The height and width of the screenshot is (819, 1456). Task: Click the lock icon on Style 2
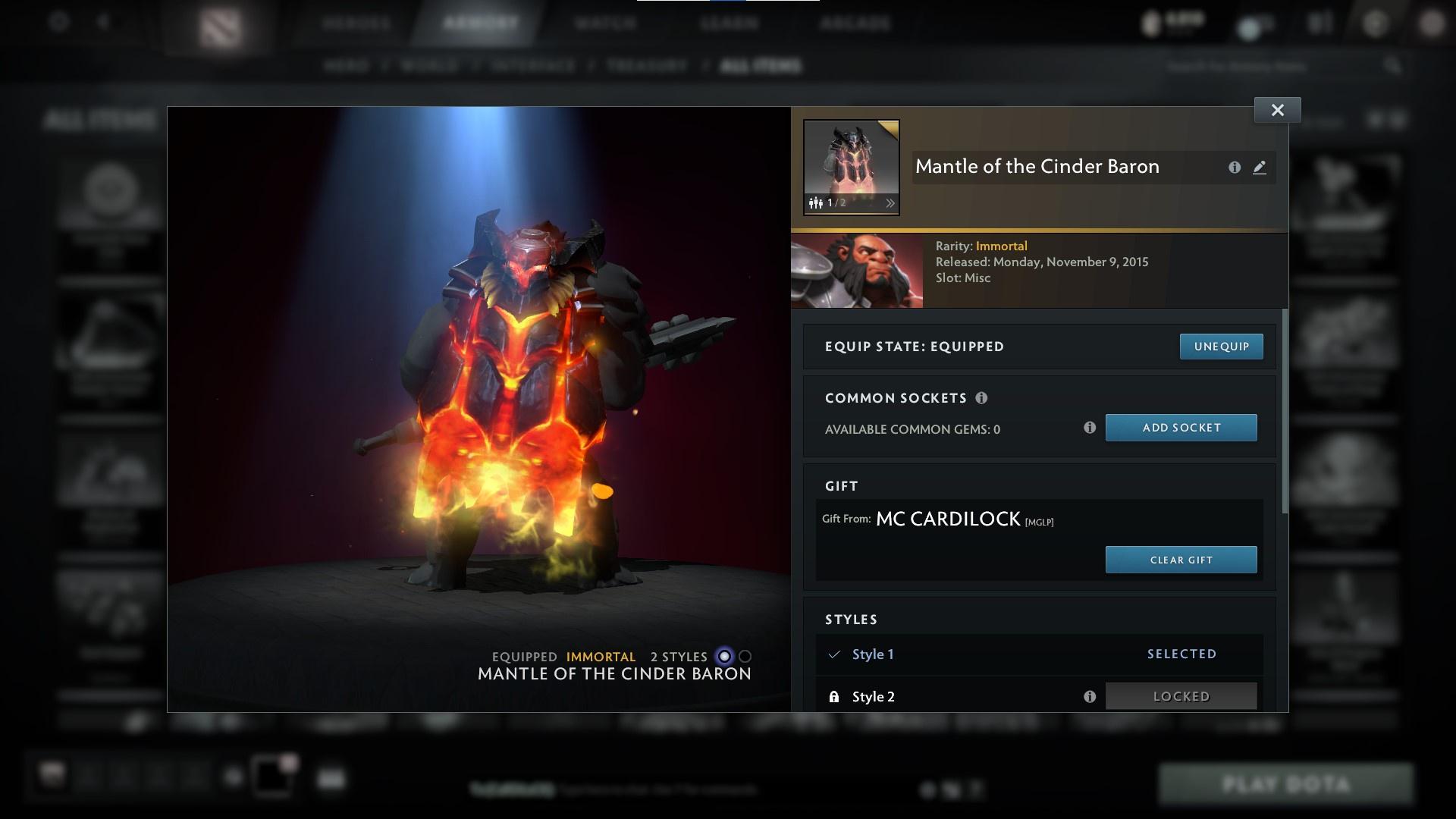point(835,695)
